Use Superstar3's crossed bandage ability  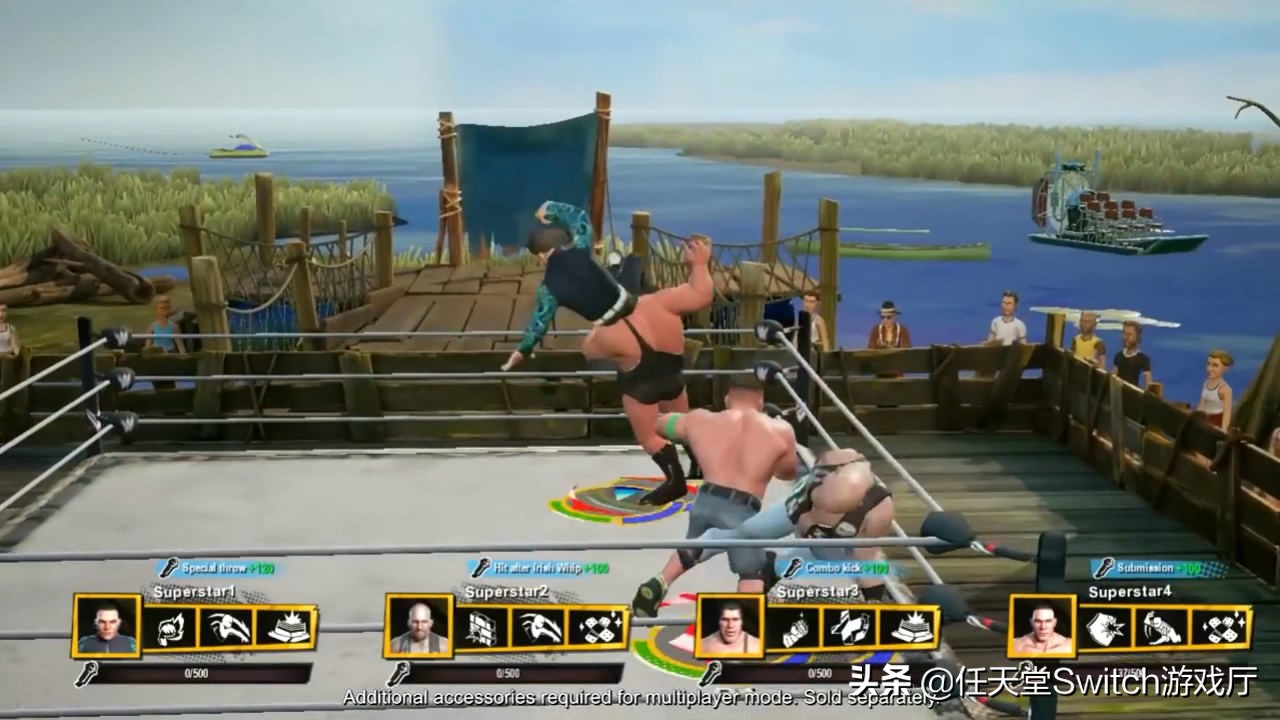coord(851,627)
